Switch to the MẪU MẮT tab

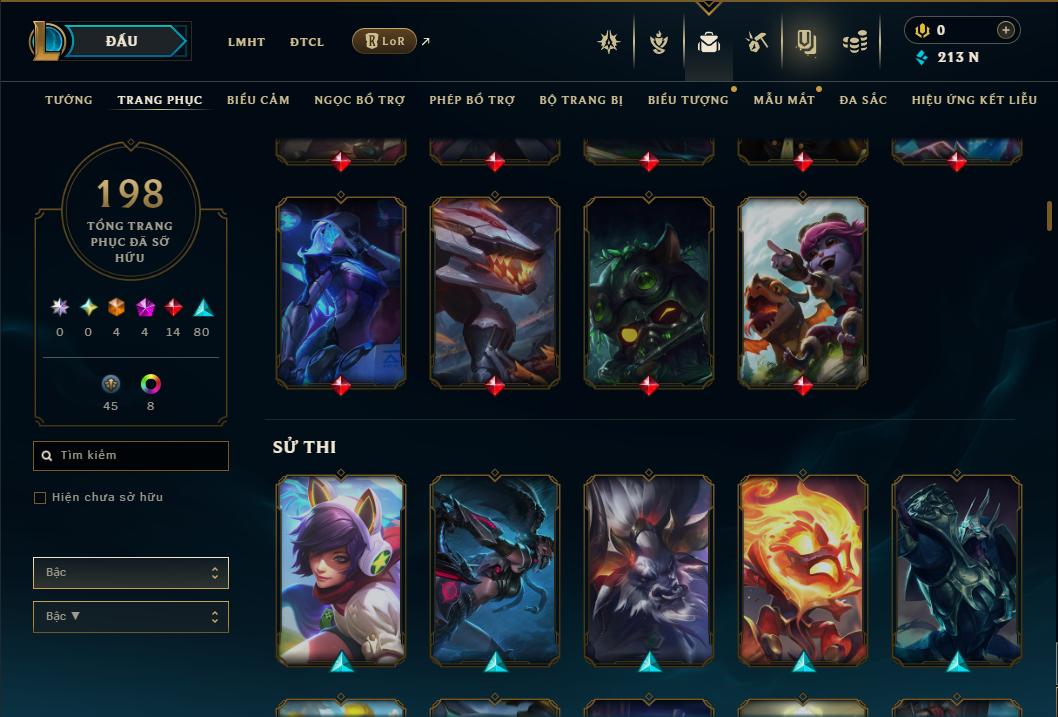tap(784, 100)
